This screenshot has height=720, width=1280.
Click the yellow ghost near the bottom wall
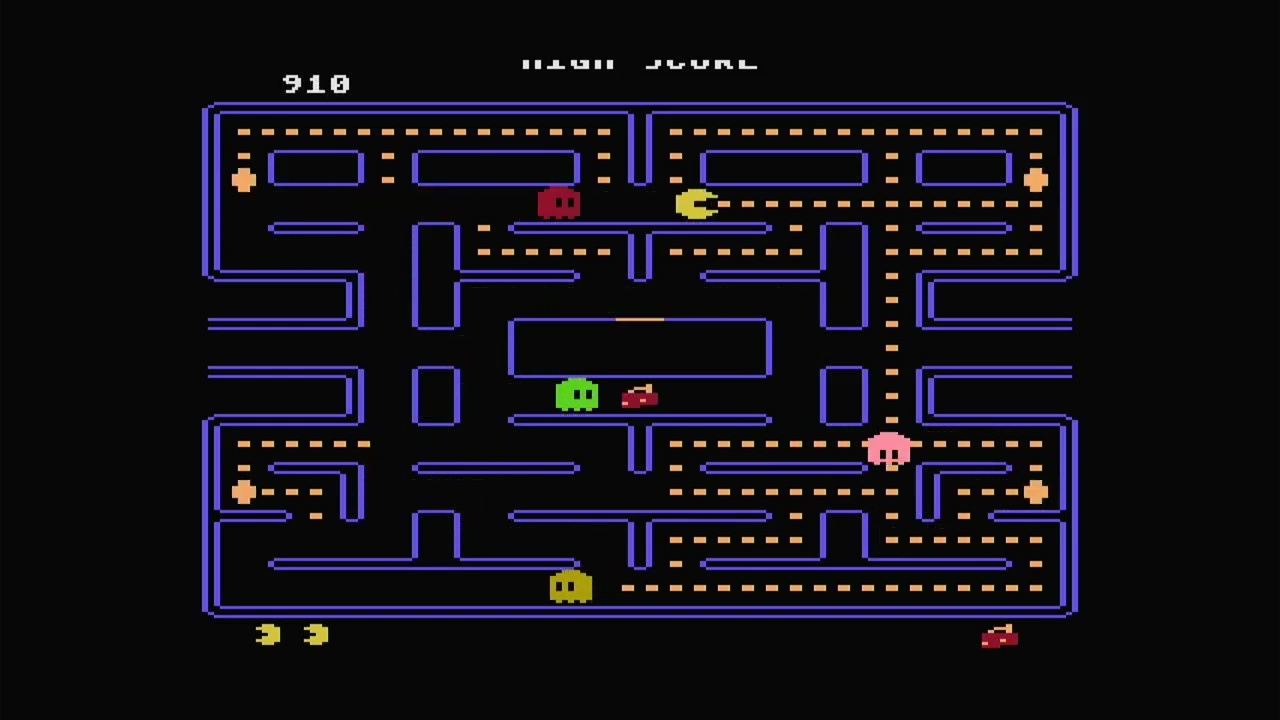[x=570, y=587]
